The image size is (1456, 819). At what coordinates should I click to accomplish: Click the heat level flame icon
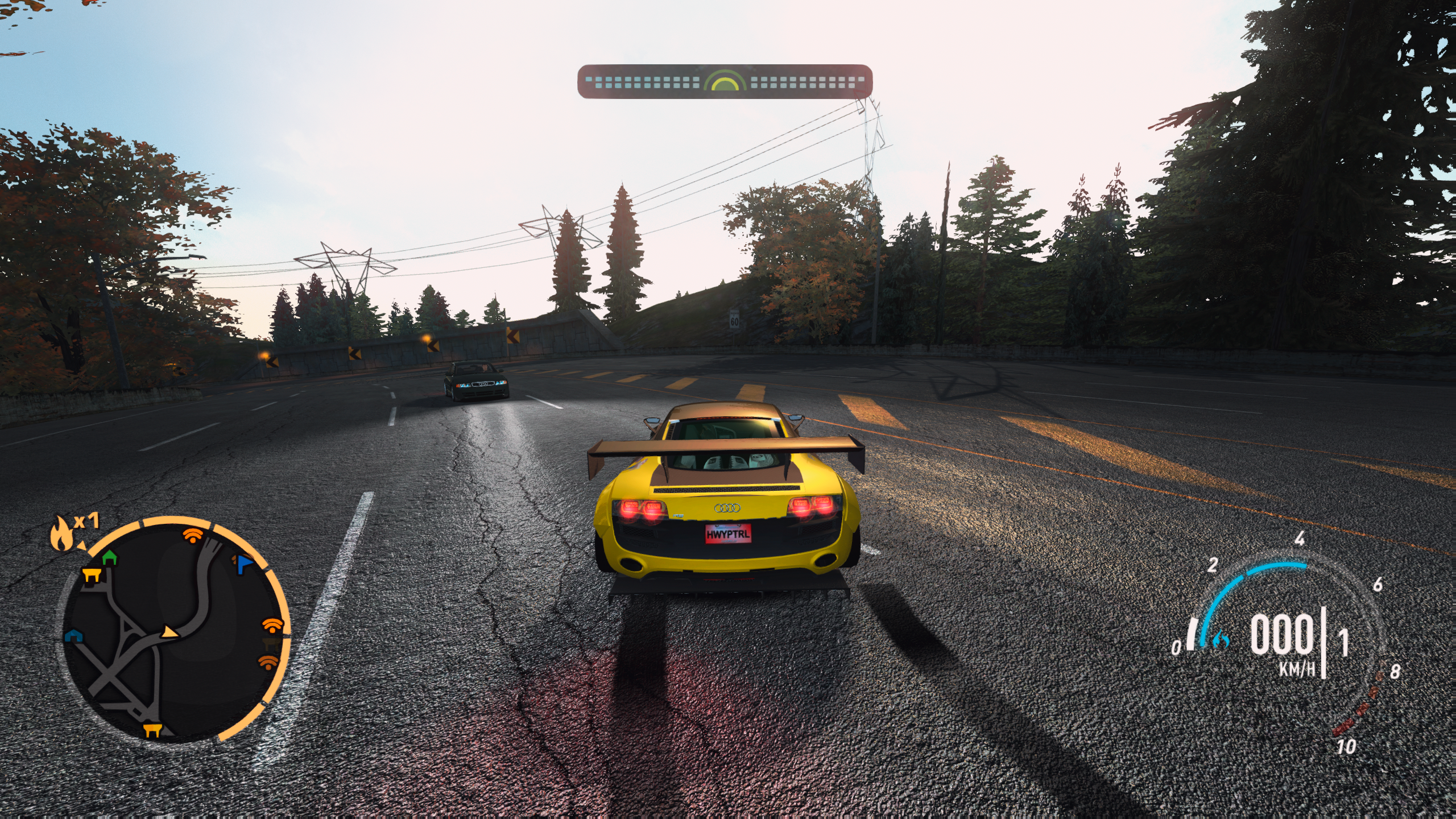pos(61,535)
